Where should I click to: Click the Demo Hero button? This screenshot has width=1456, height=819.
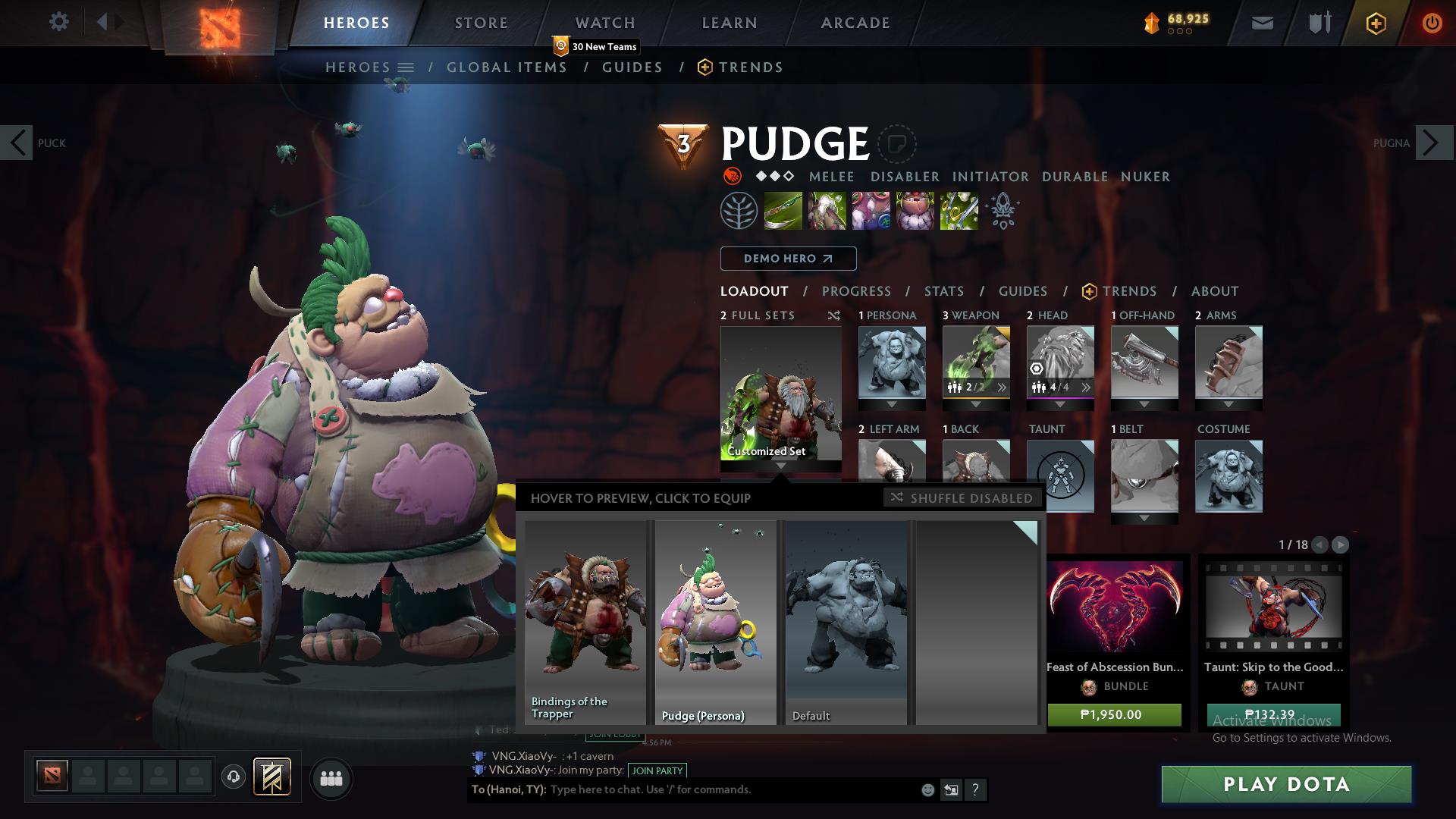(788, 259)
